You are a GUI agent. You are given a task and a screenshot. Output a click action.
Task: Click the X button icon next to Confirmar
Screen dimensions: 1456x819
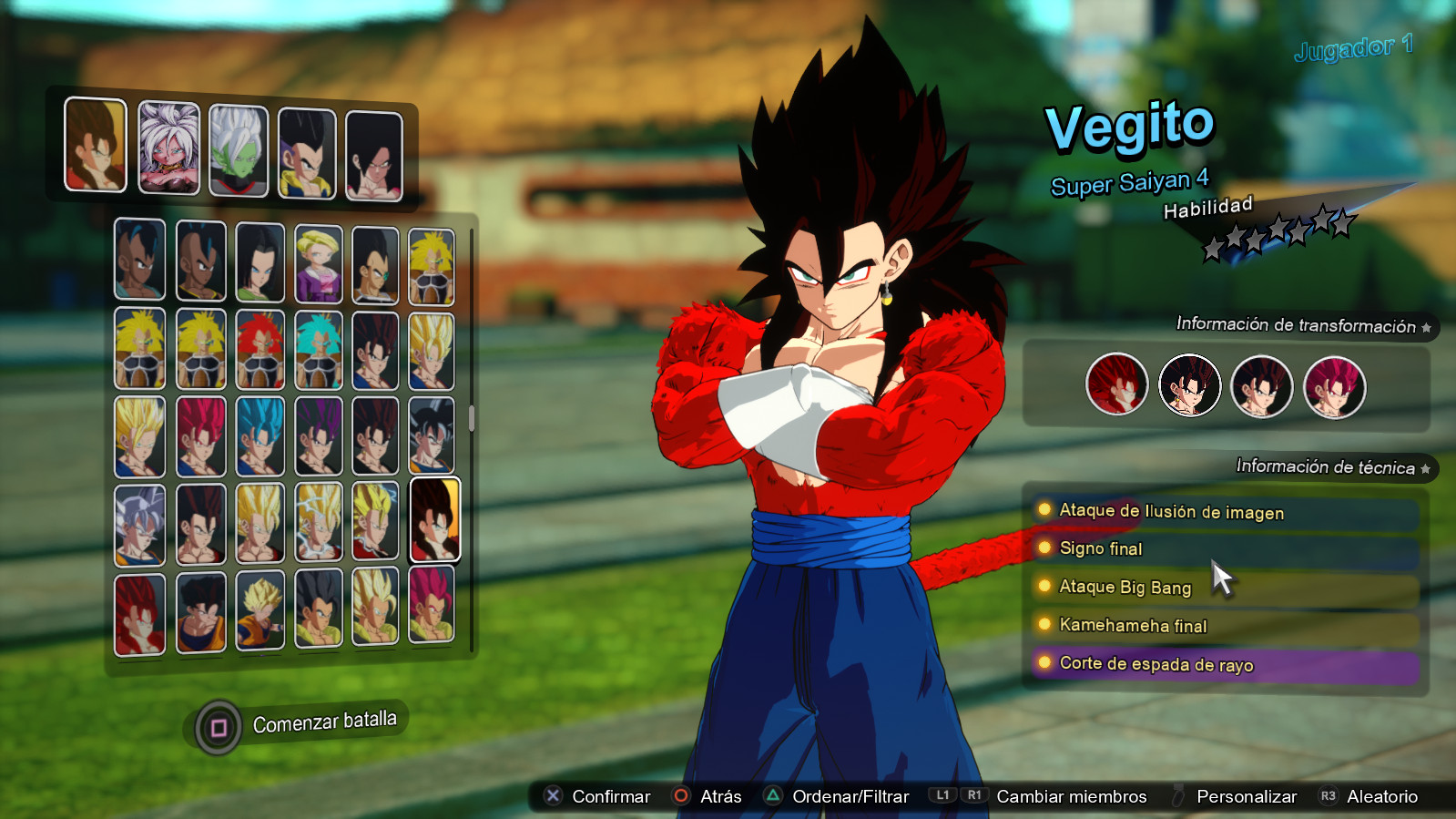[551, 795]
